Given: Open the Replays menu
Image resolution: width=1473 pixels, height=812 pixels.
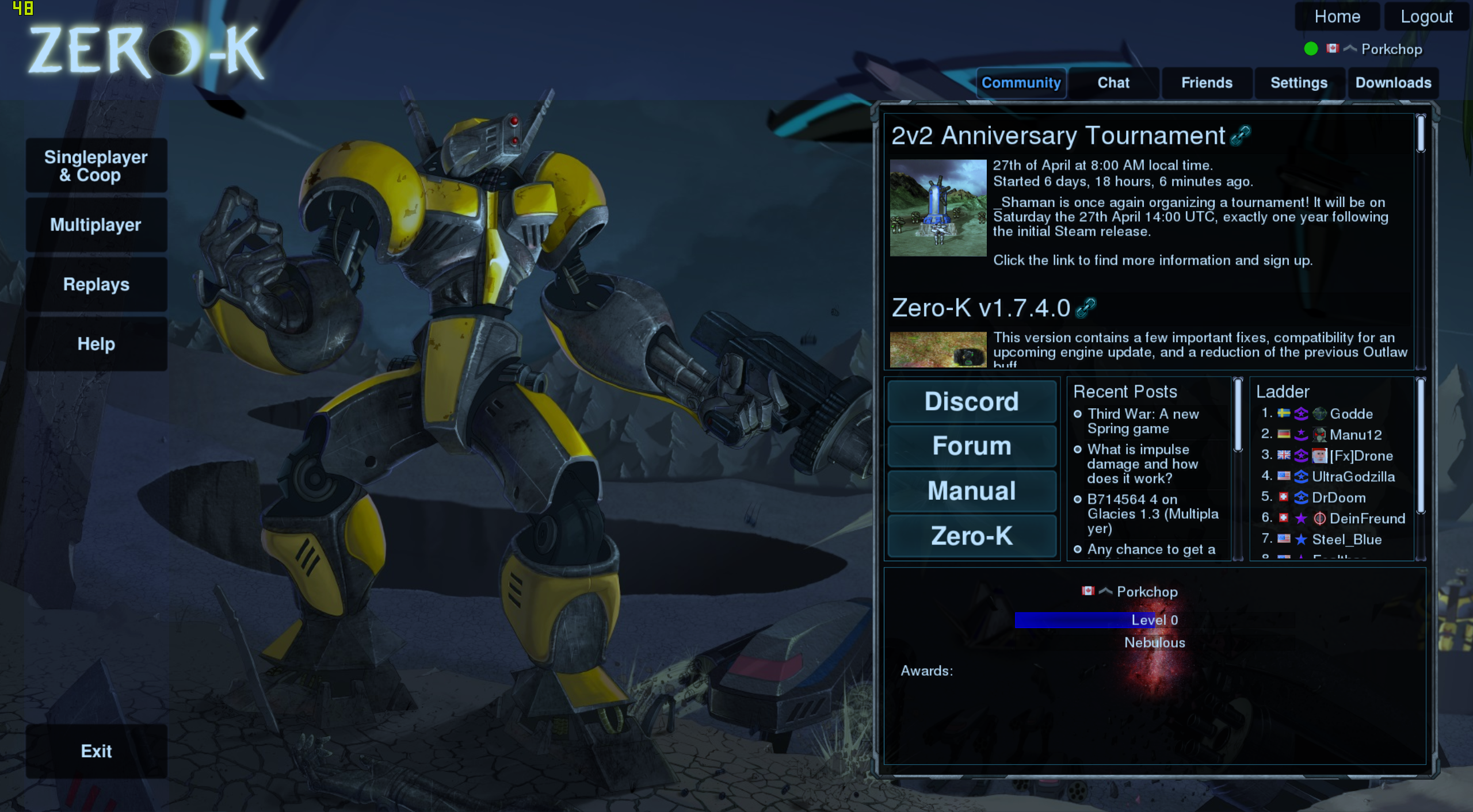Looking at the screenshot, I should pyautogui.click(x=96, y=285).
